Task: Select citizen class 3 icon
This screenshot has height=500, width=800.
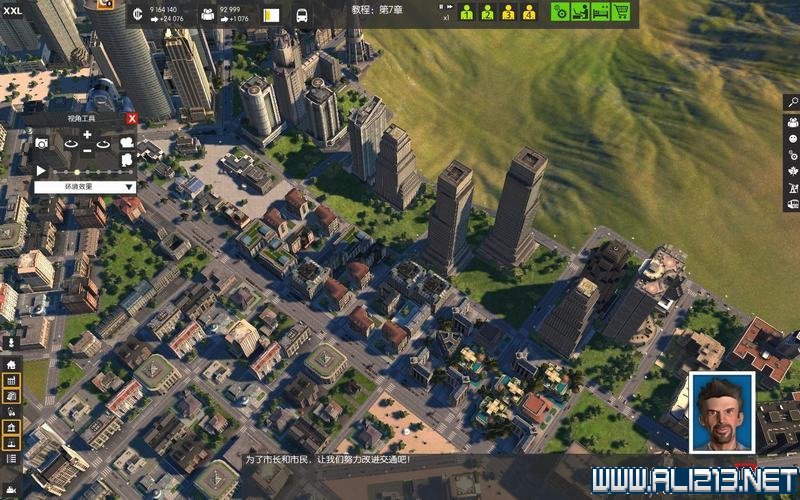Action: pyautogui.click(x=508, y=13)
